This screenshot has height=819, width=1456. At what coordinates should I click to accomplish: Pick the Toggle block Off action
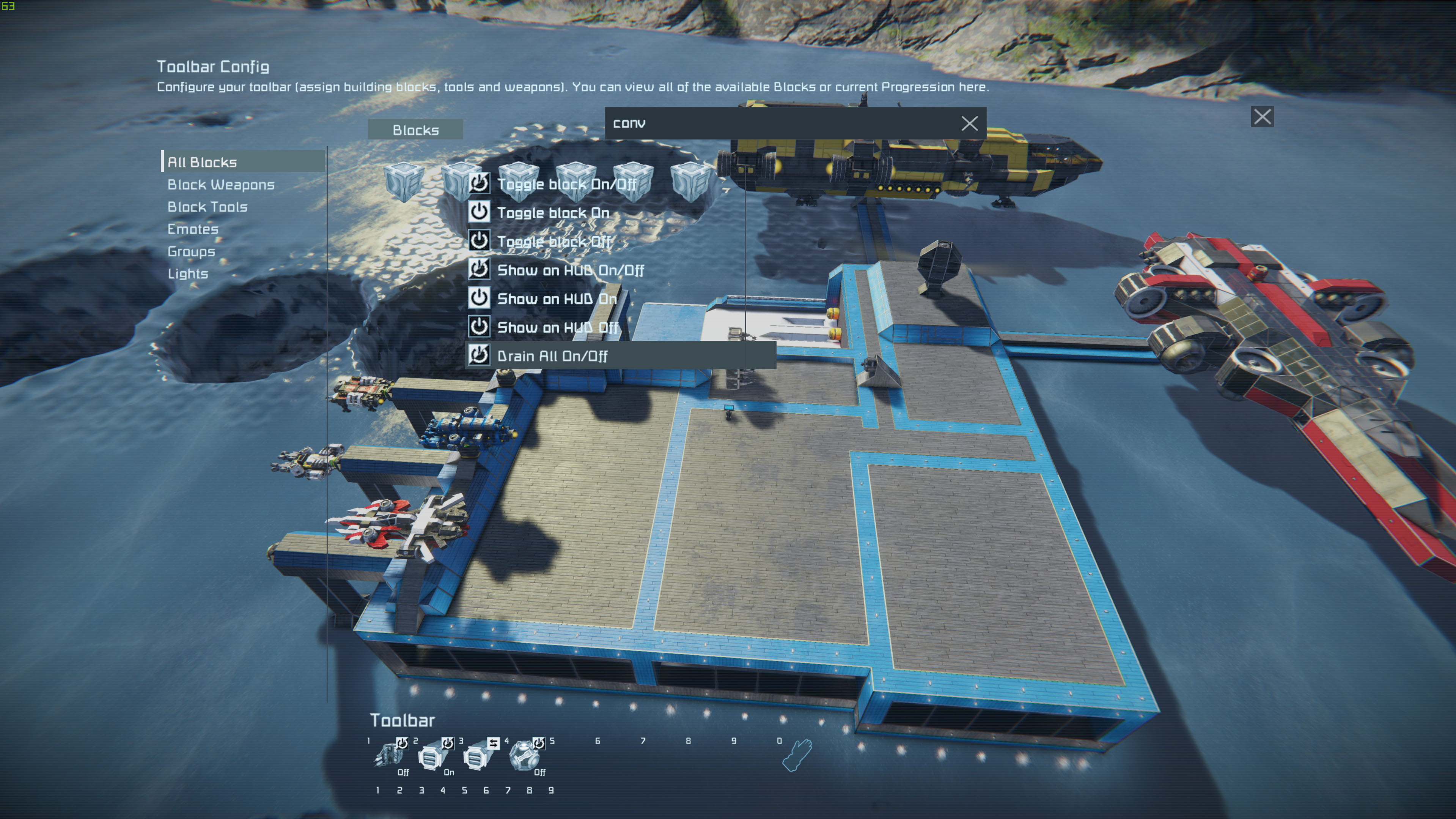point(554,242)
